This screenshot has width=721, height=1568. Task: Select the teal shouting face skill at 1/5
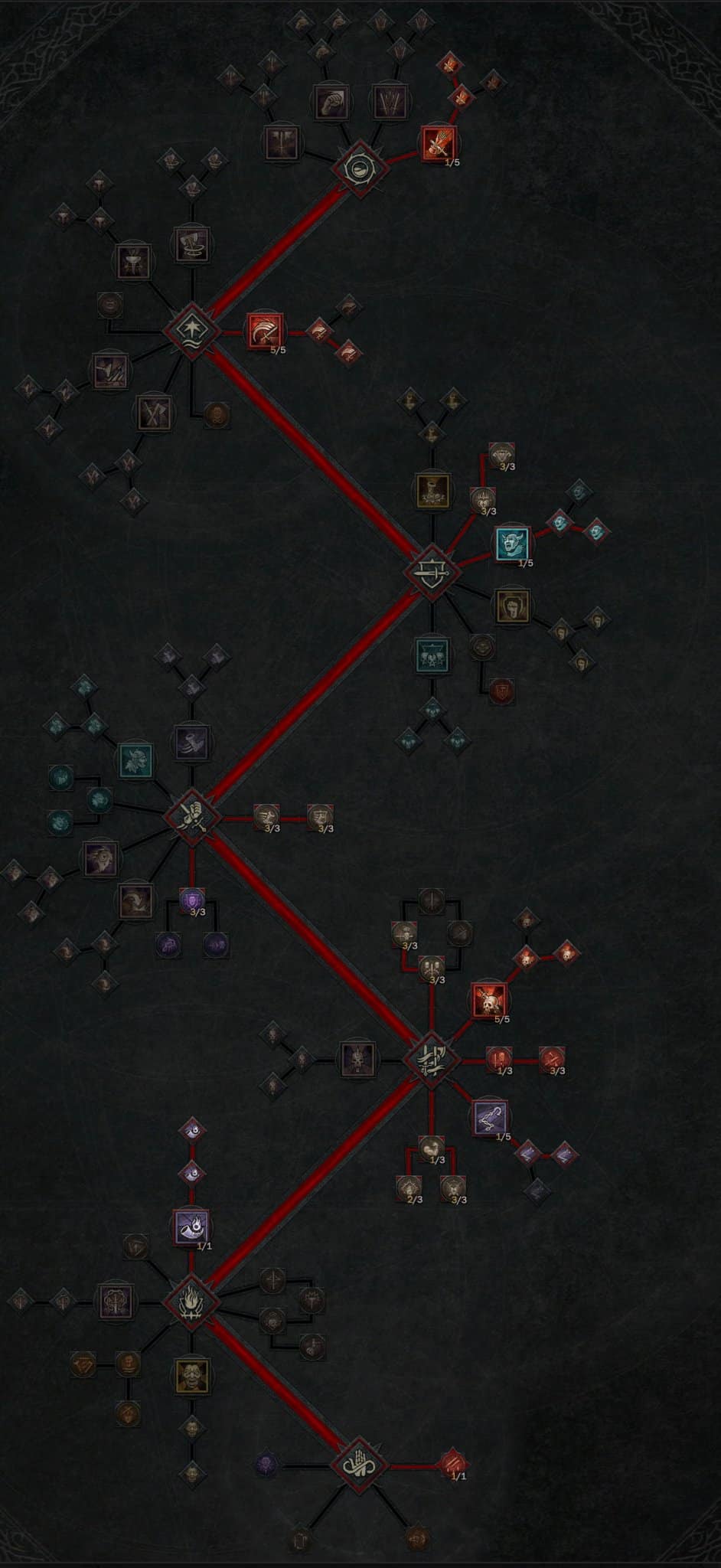click(x=511, y=544)
